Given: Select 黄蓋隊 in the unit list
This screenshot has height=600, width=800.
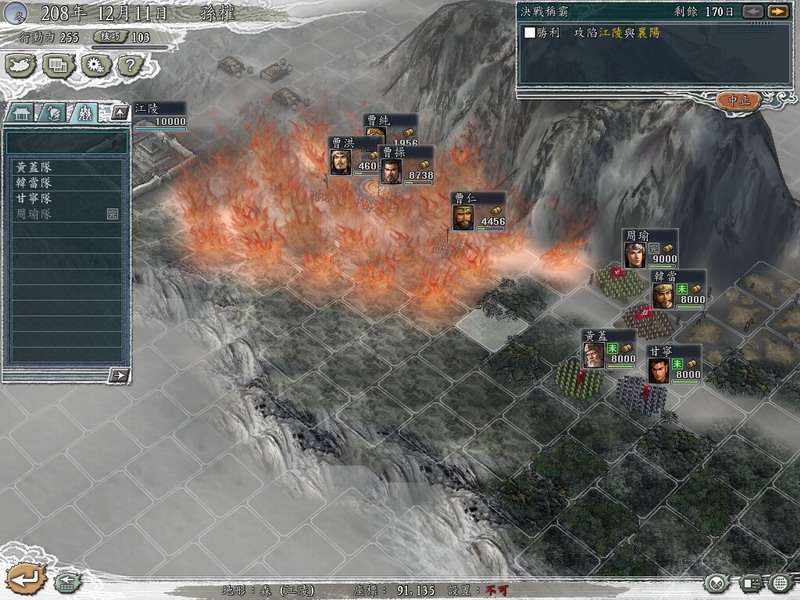Looking at the screenshot, I should click(34, 168).
